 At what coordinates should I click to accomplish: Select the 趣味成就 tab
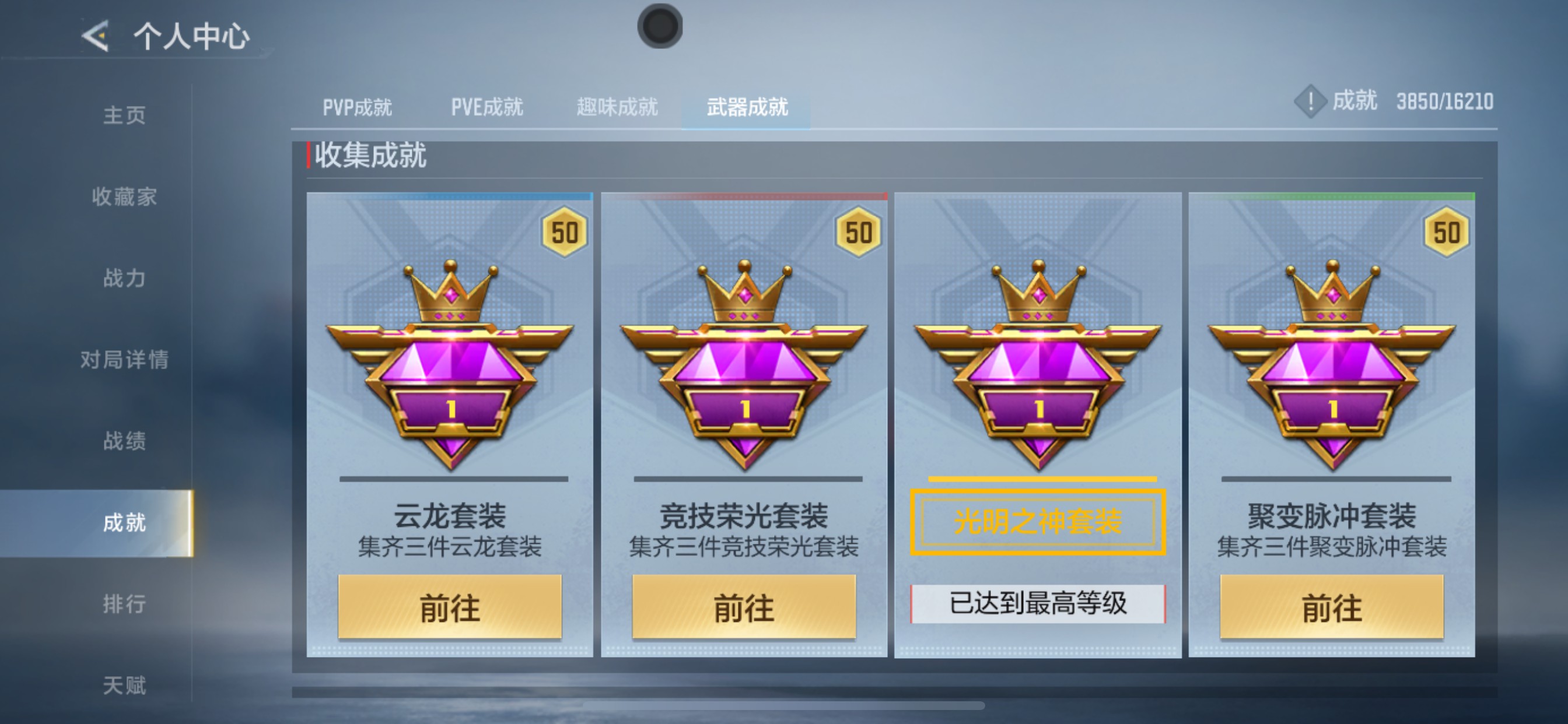[616, 107]
